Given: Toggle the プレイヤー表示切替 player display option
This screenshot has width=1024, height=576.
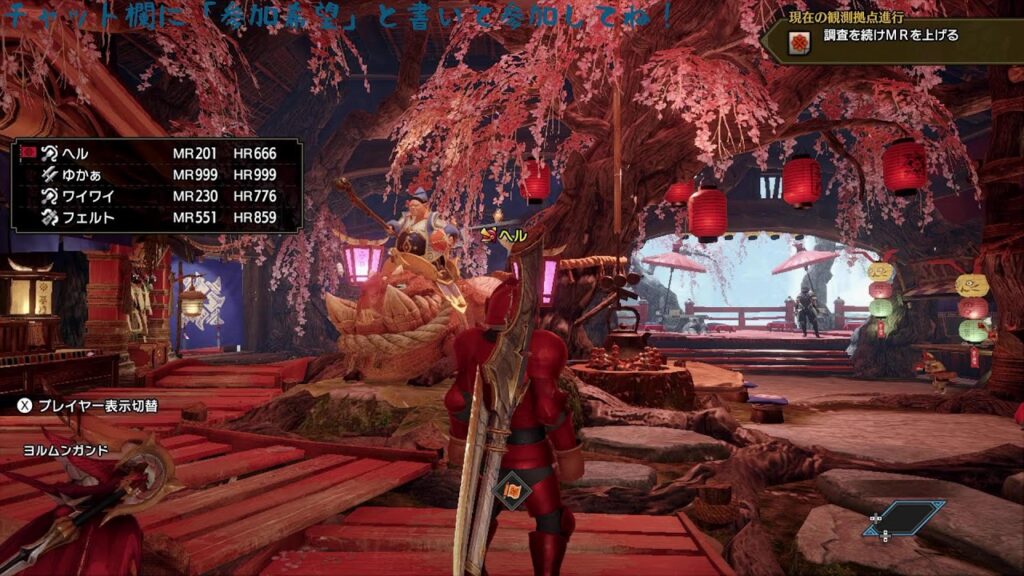Looking at the screenshot, I should [x=88, y=405].
